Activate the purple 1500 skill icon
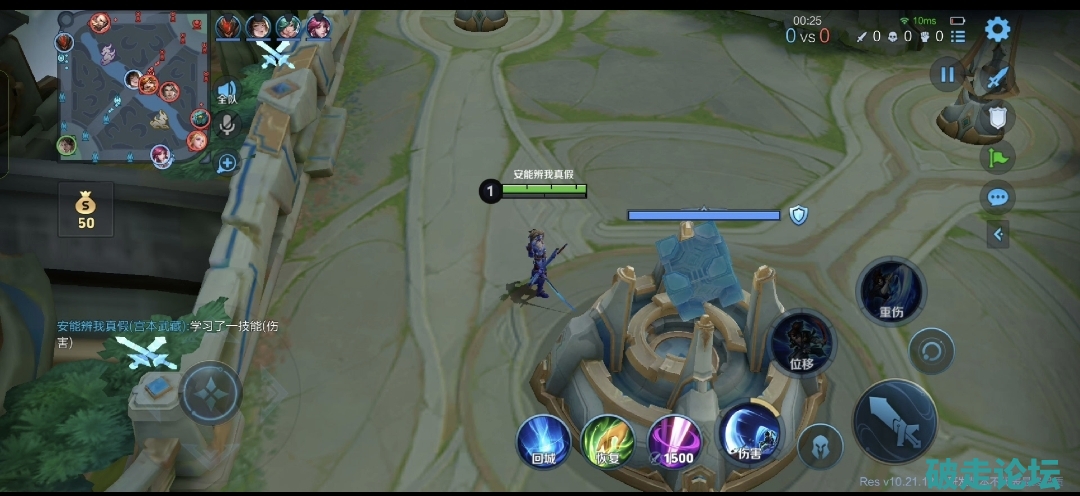Image resolution: width=1080 pixels, height=496 pixels. [674, 441]
